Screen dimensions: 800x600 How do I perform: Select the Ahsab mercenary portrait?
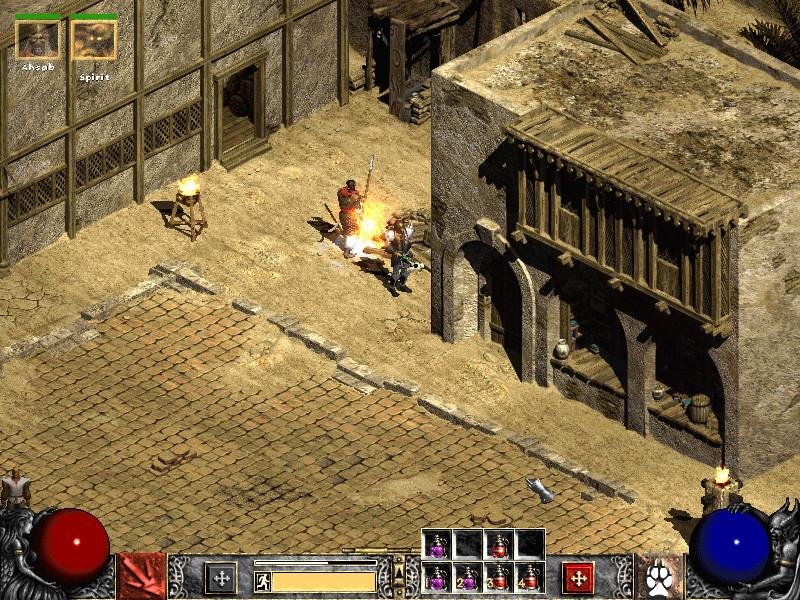click(37, 39)
